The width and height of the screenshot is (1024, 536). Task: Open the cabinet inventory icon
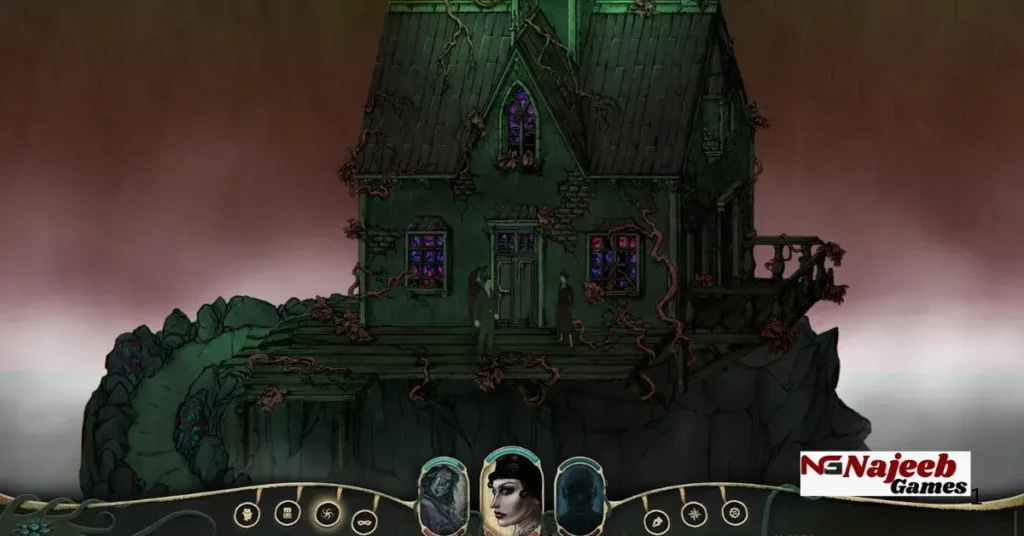coord(287,512)
